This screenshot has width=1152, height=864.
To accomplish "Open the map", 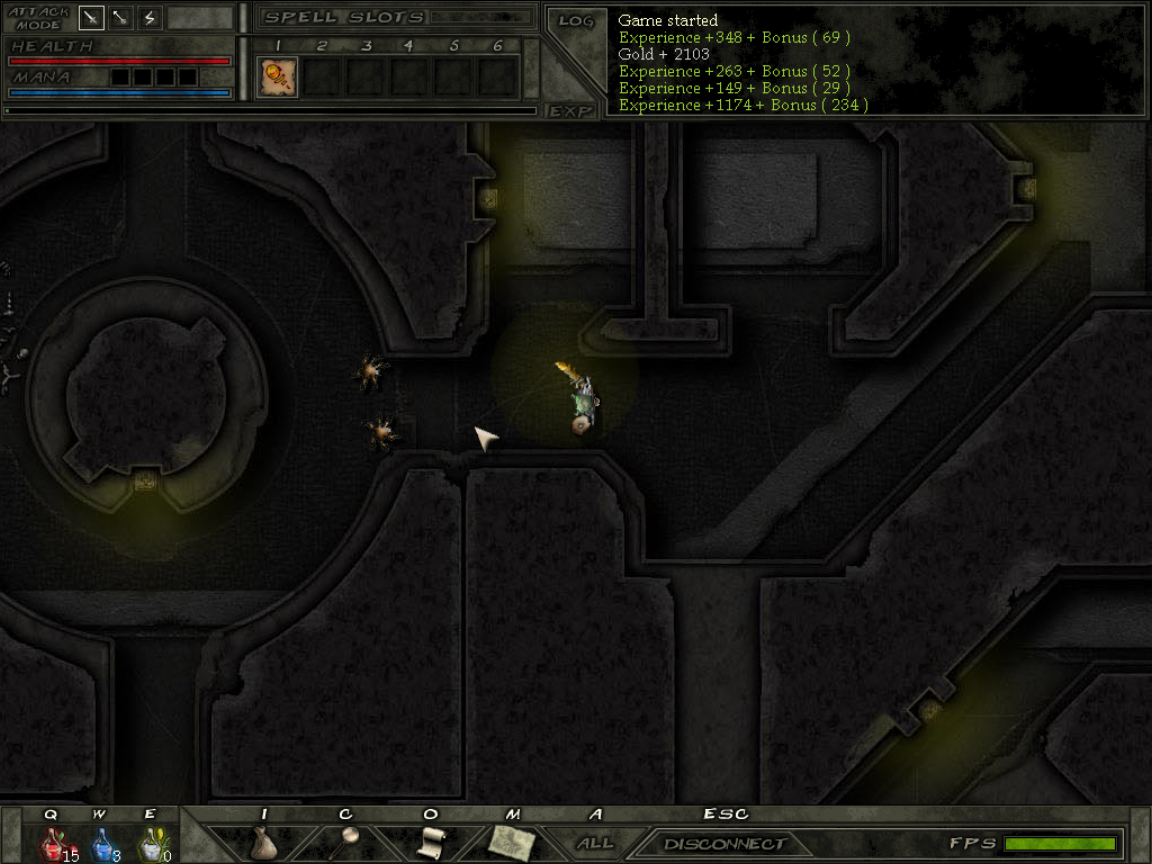I will [513, 843].
